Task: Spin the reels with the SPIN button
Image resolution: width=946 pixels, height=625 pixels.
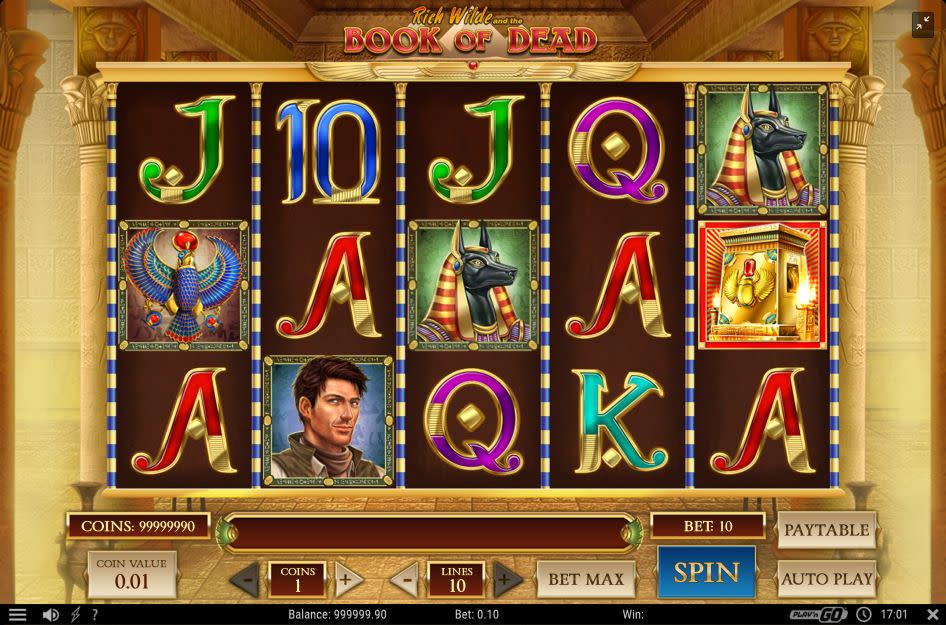Action: (x=706, y=572)
